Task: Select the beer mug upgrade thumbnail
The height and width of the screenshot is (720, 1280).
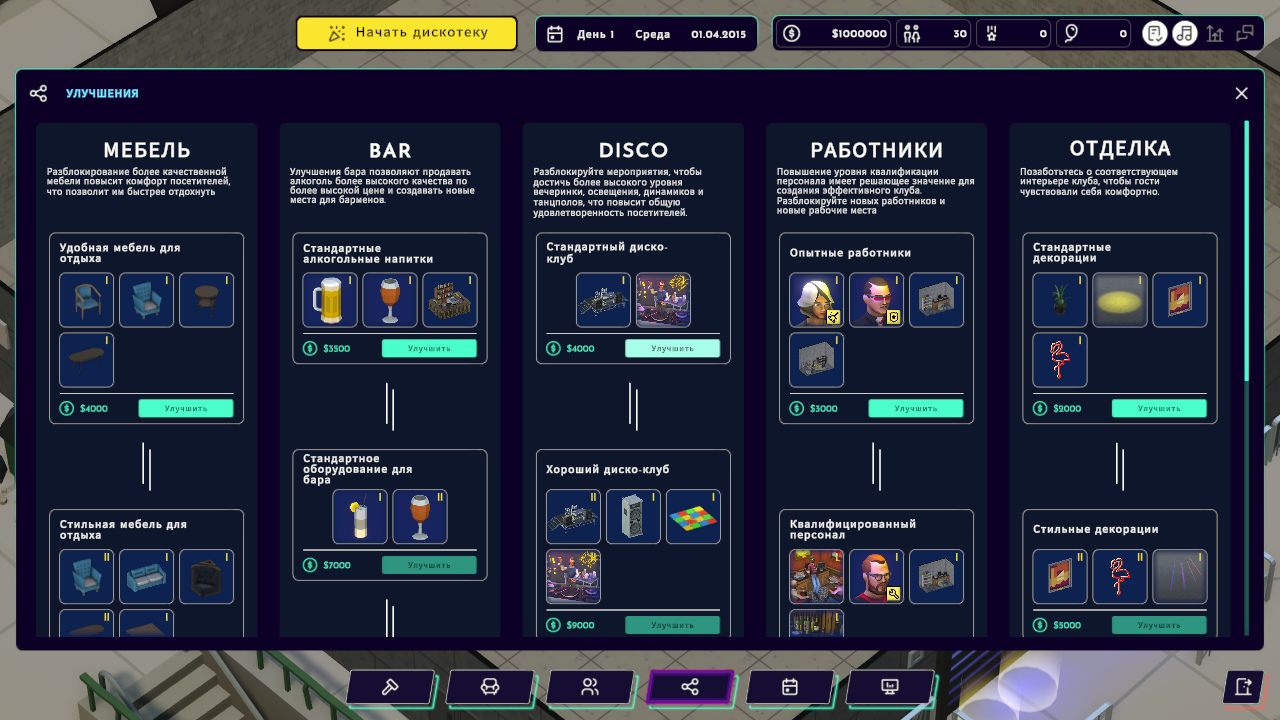Action: [x=330, y=300]
